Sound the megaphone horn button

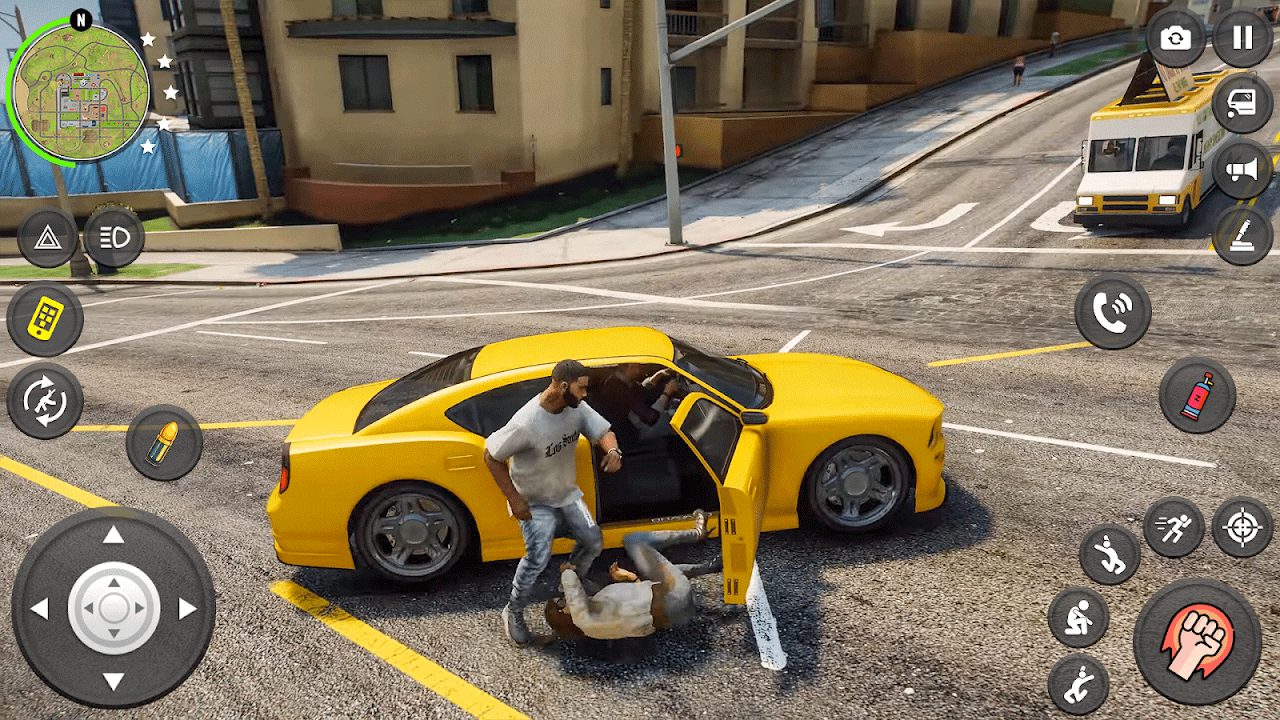[x=1242, y=170]
